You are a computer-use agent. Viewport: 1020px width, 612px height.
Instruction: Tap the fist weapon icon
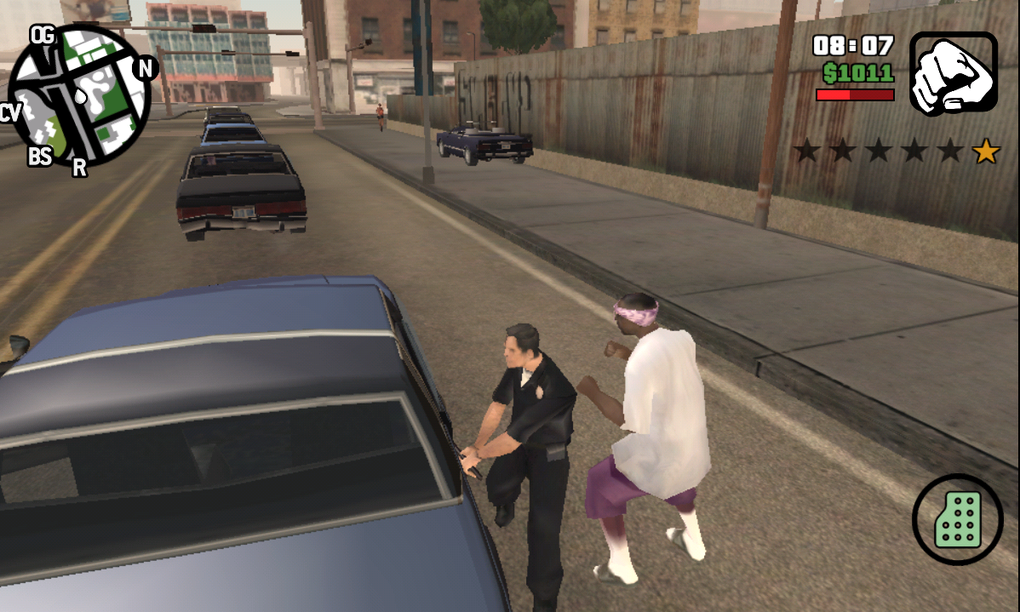point(953,73)
